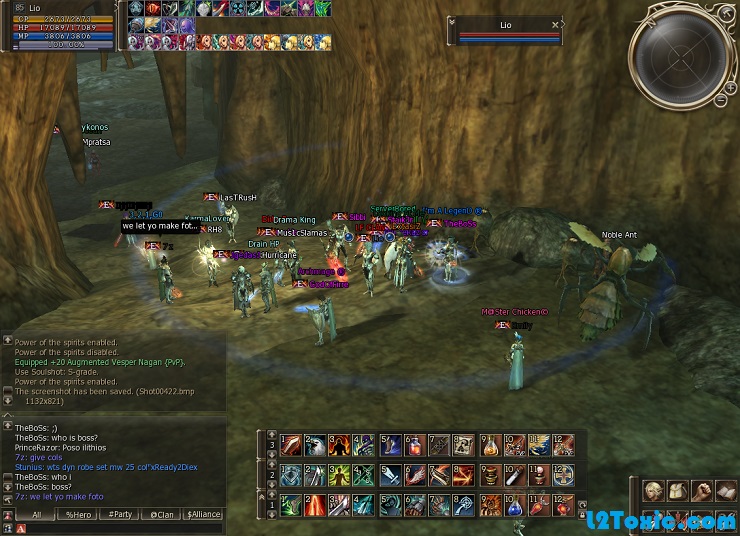Open the actions fist icon
The width and height of the screenshot is (740, 536).
coord(703,491)
